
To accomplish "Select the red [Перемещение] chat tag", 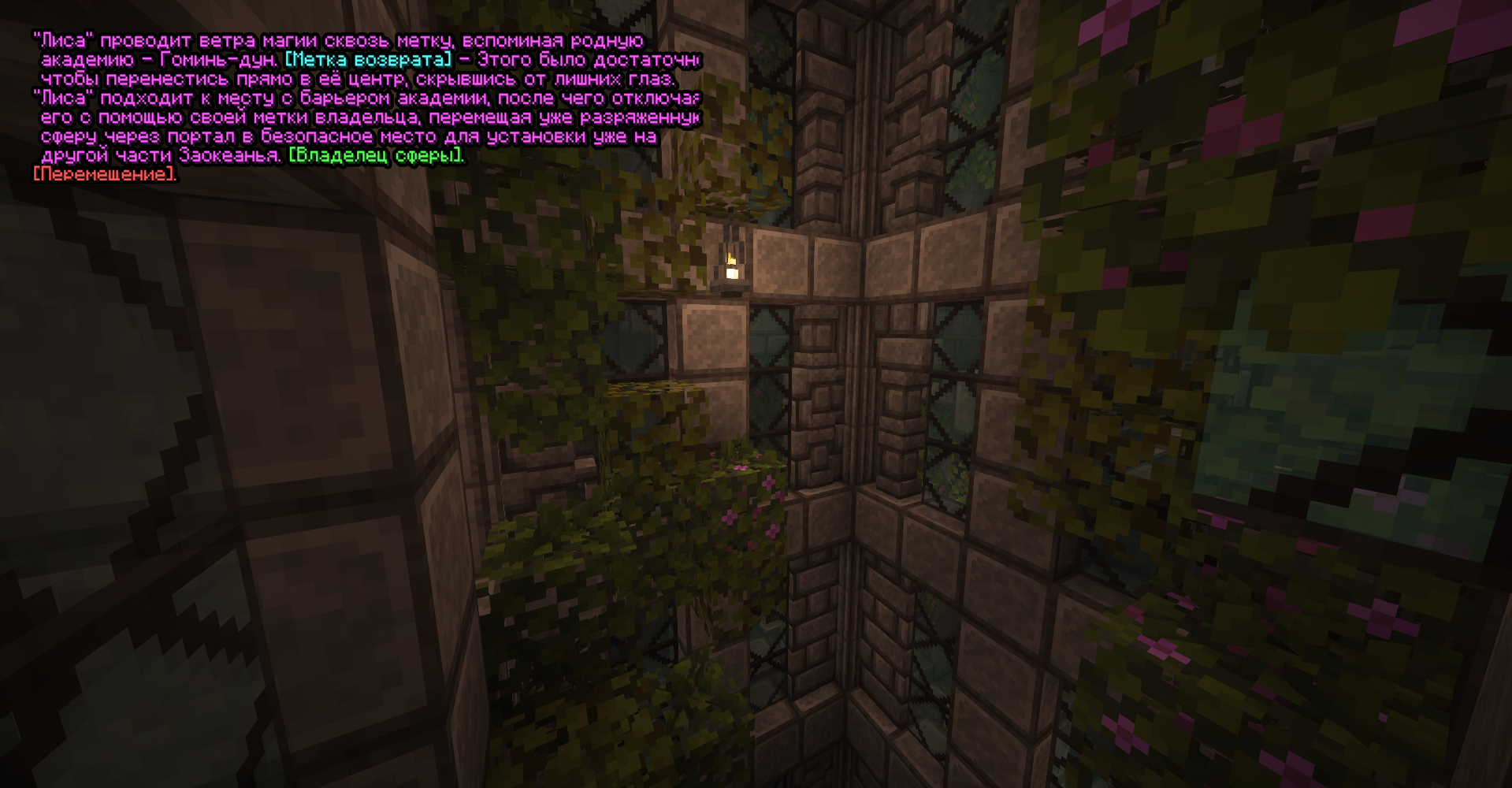I will 104,175.
